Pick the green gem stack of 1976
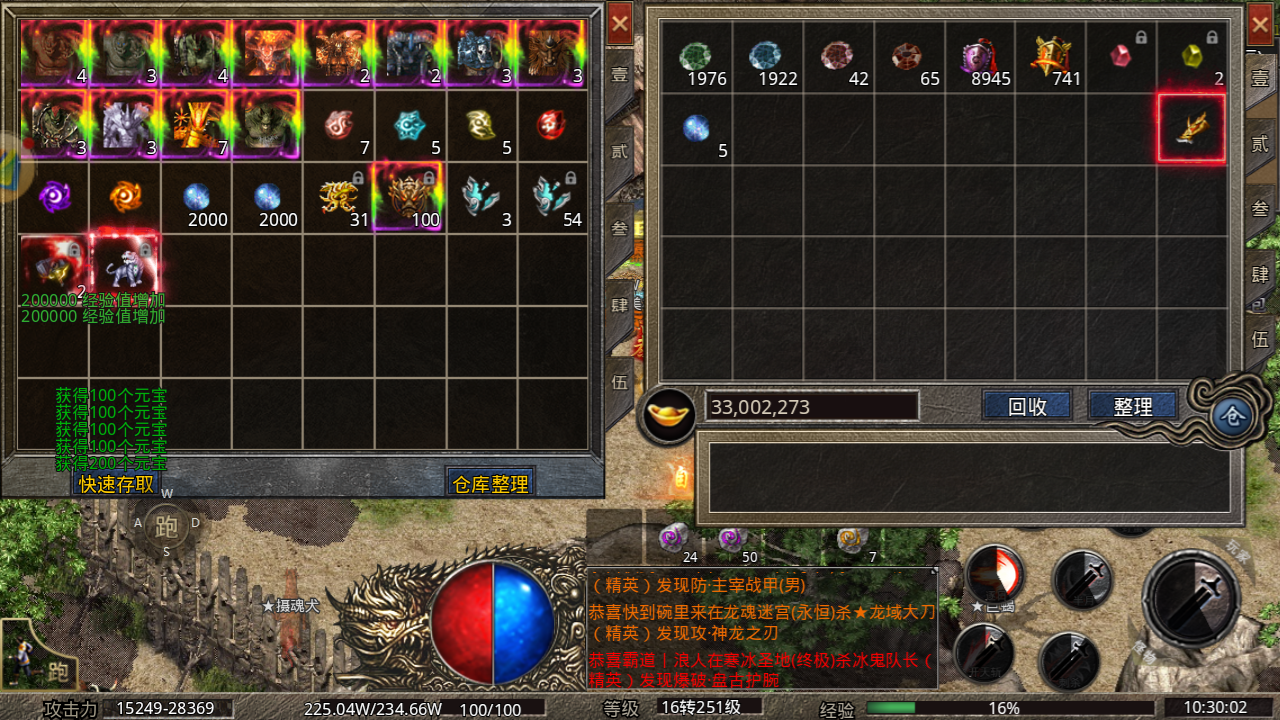This screenshot has height=720, width=1280. [x=696, y=58]
